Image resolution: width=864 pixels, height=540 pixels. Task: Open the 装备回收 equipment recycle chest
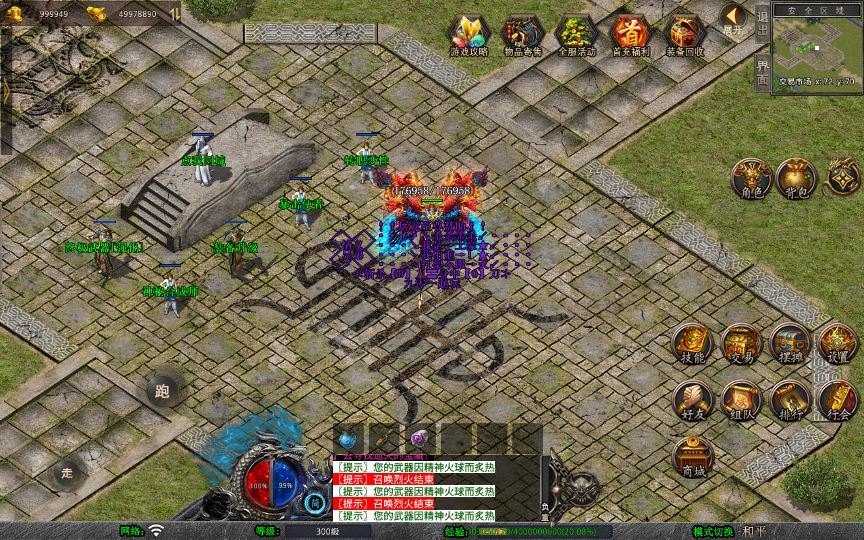[x=685, y=34]
